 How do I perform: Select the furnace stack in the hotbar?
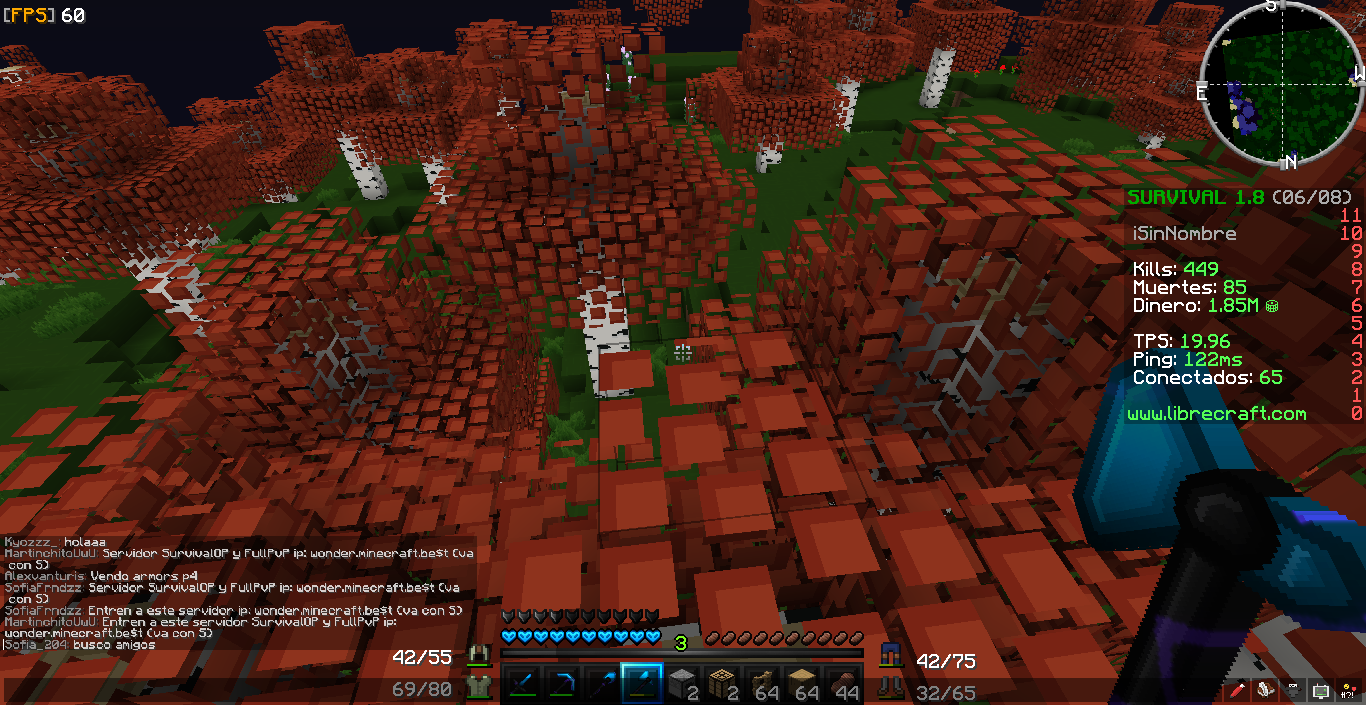tap(682, 685)
